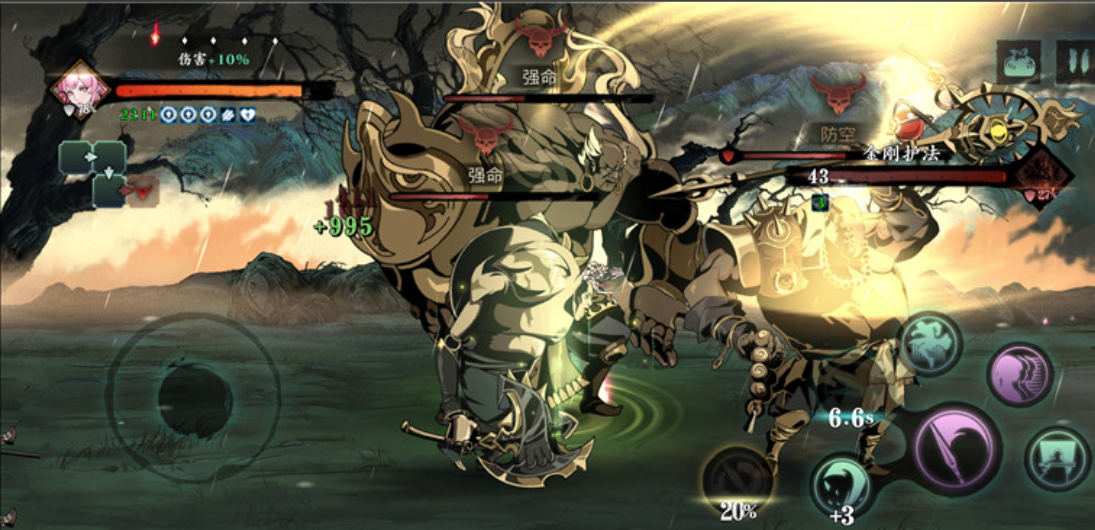
Task: Activate the purple triple-face silhouette skill
Action: [1020, 375]
